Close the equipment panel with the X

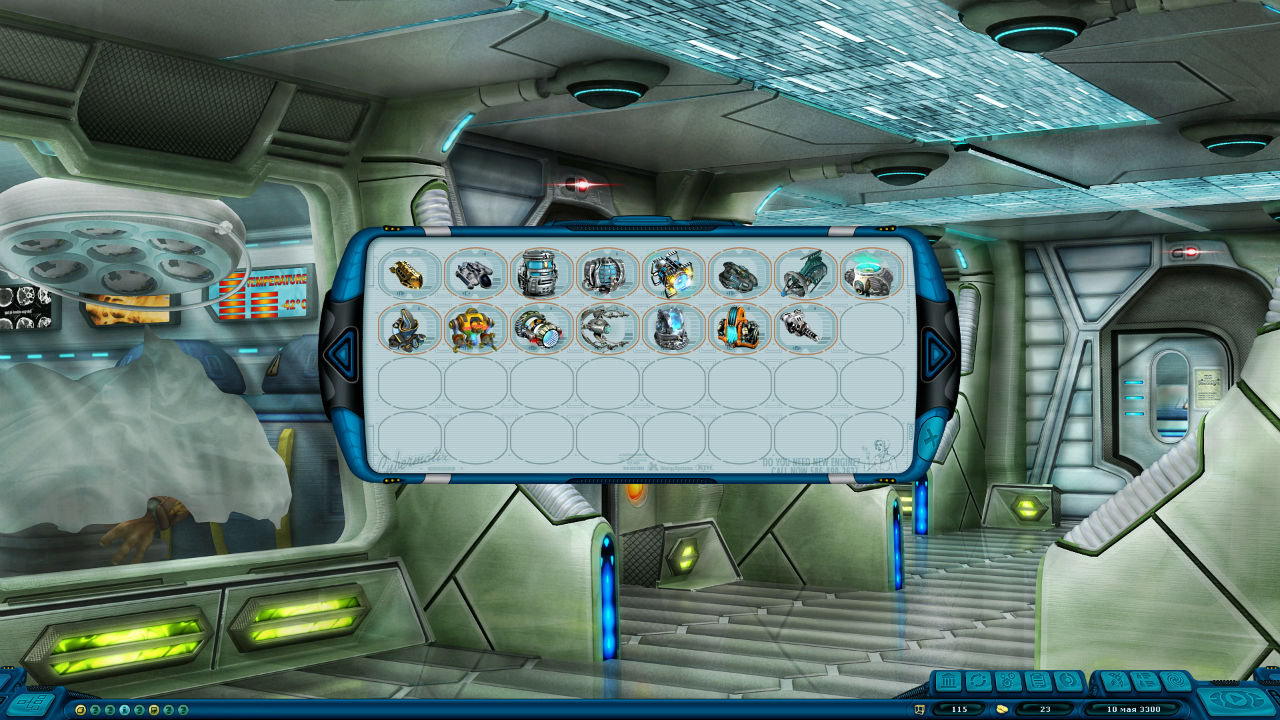930,438
